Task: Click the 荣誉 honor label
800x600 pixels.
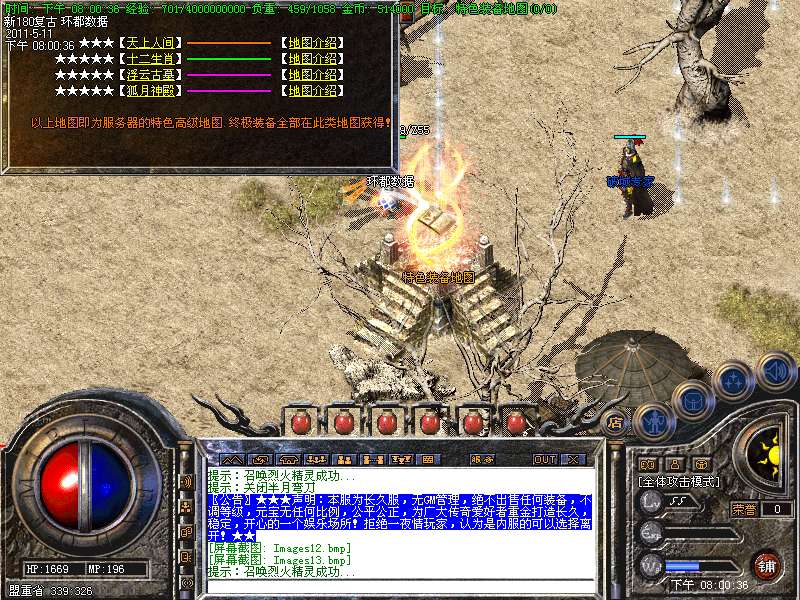Action: pos(744,508)
